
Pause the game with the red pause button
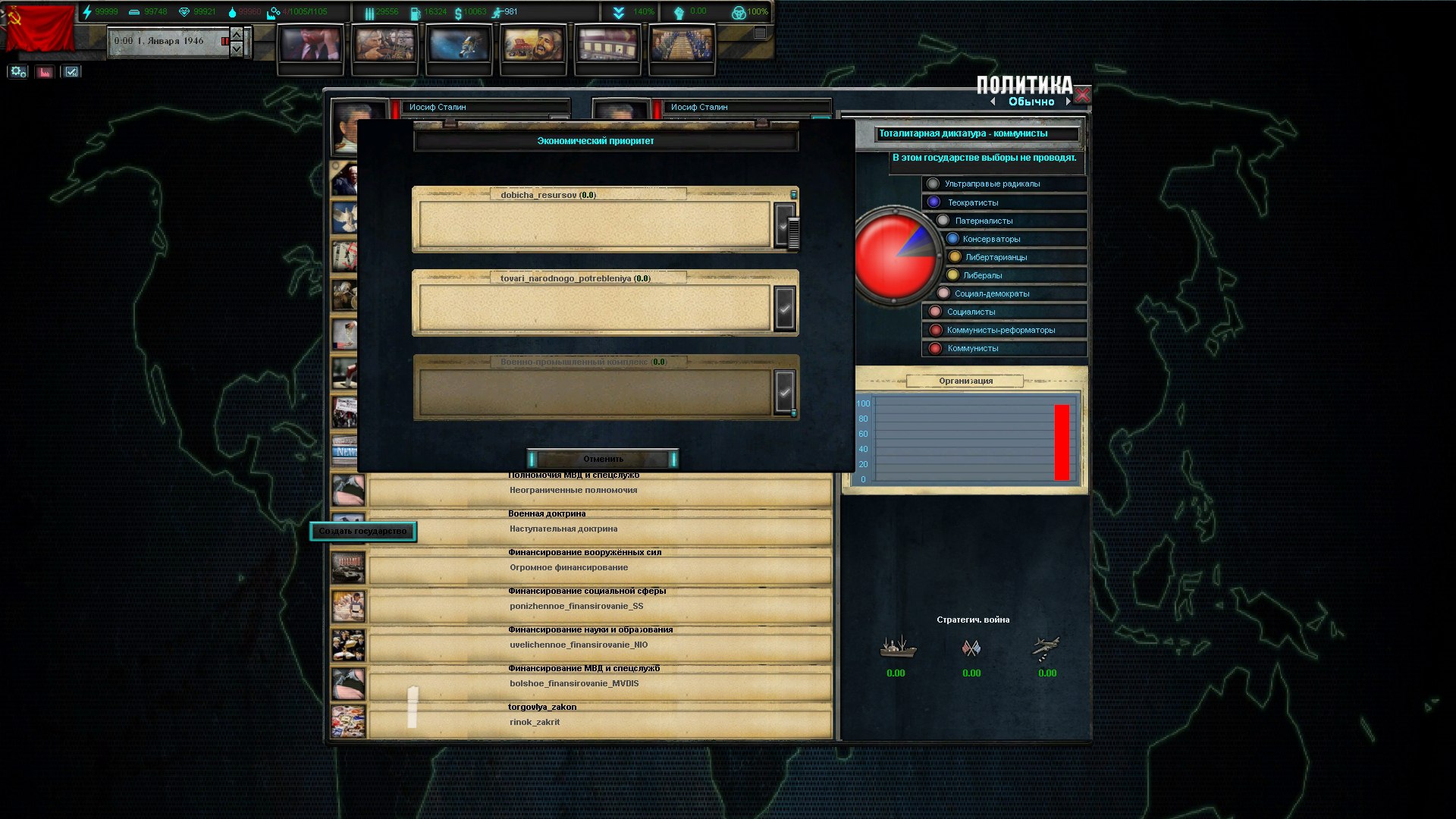tap(224, 41)
